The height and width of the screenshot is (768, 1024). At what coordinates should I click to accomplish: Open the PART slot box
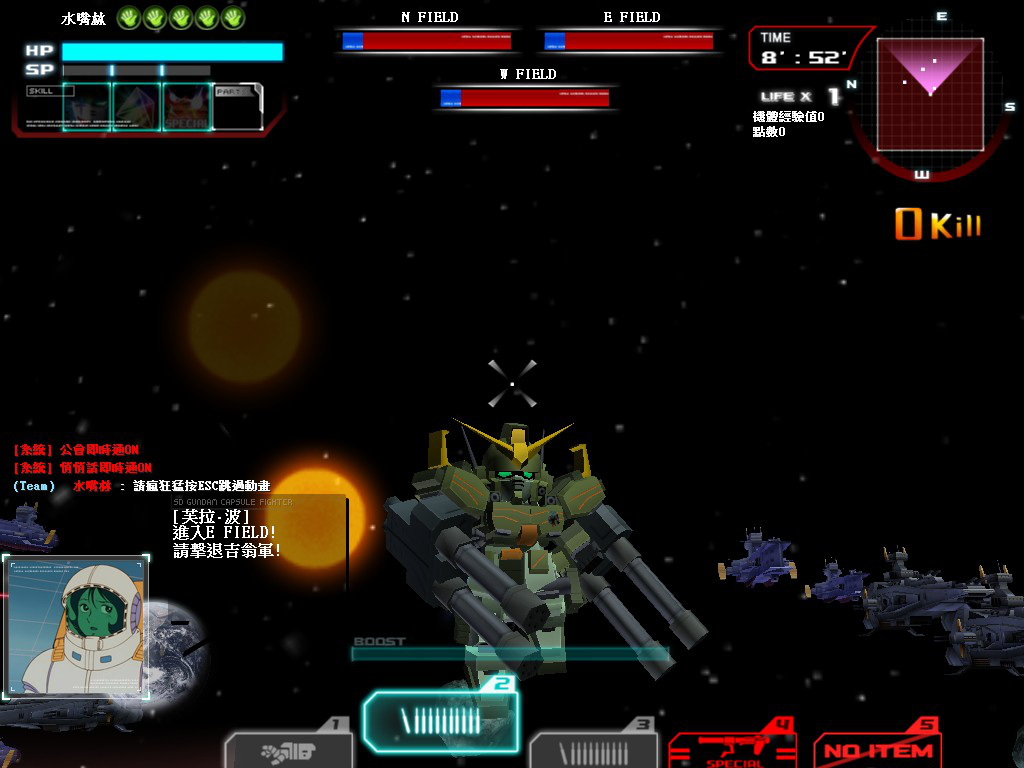pos(238,107)
